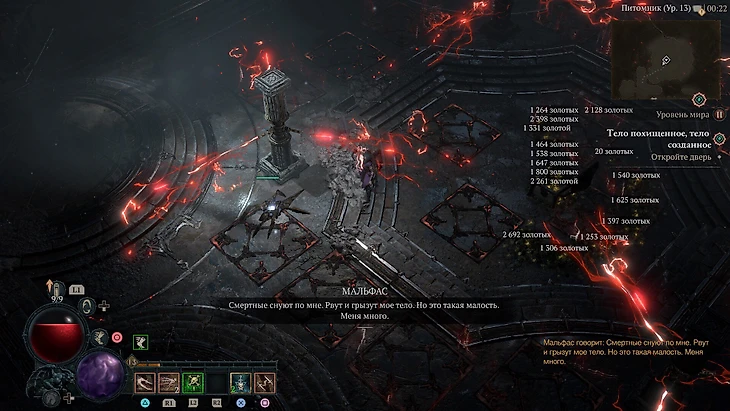Click the green minion buff icon above skills
Screen dimensions: 730x411
[141, 342]
